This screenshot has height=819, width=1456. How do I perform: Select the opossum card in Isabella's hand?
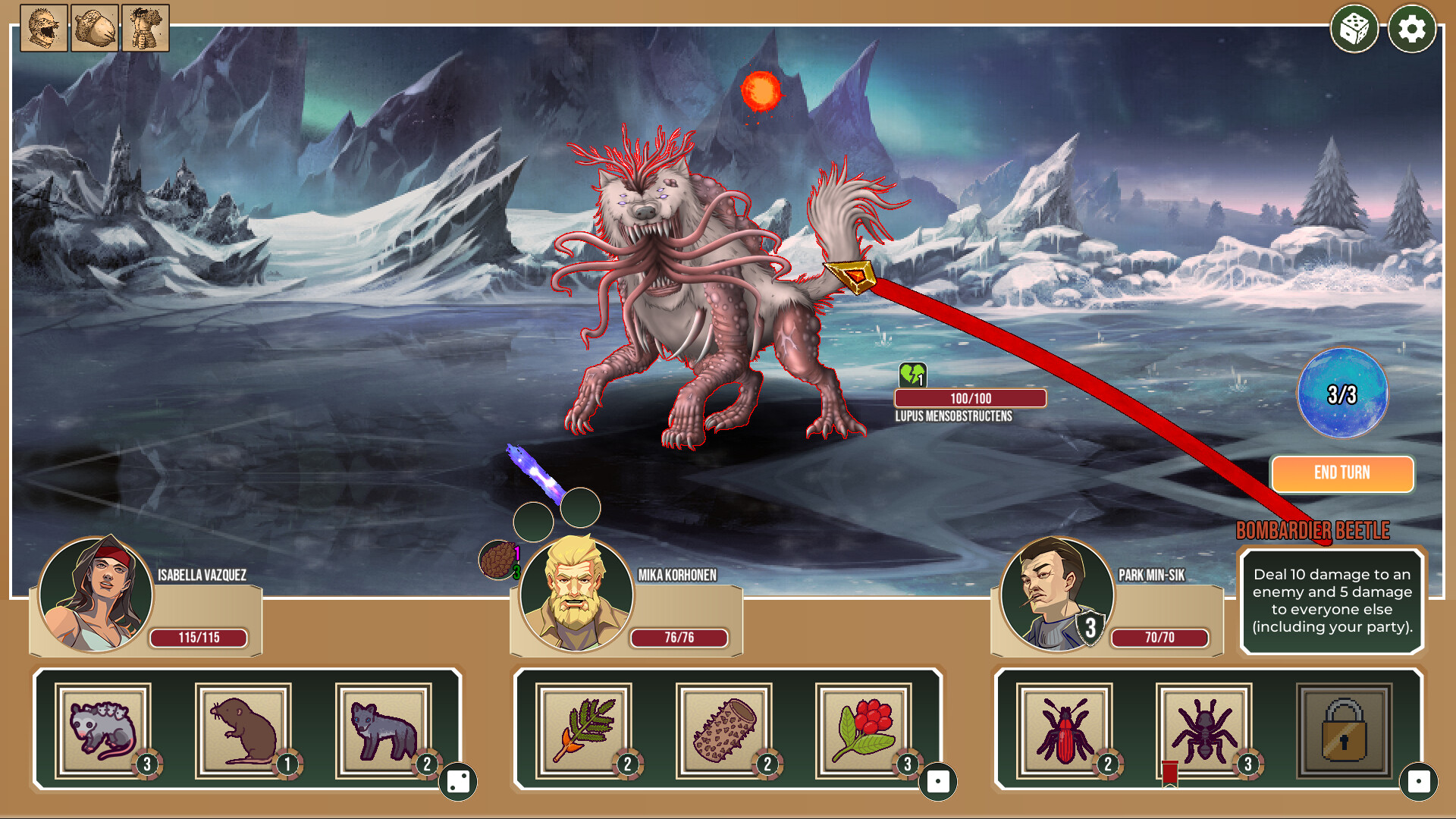[102, 731]
